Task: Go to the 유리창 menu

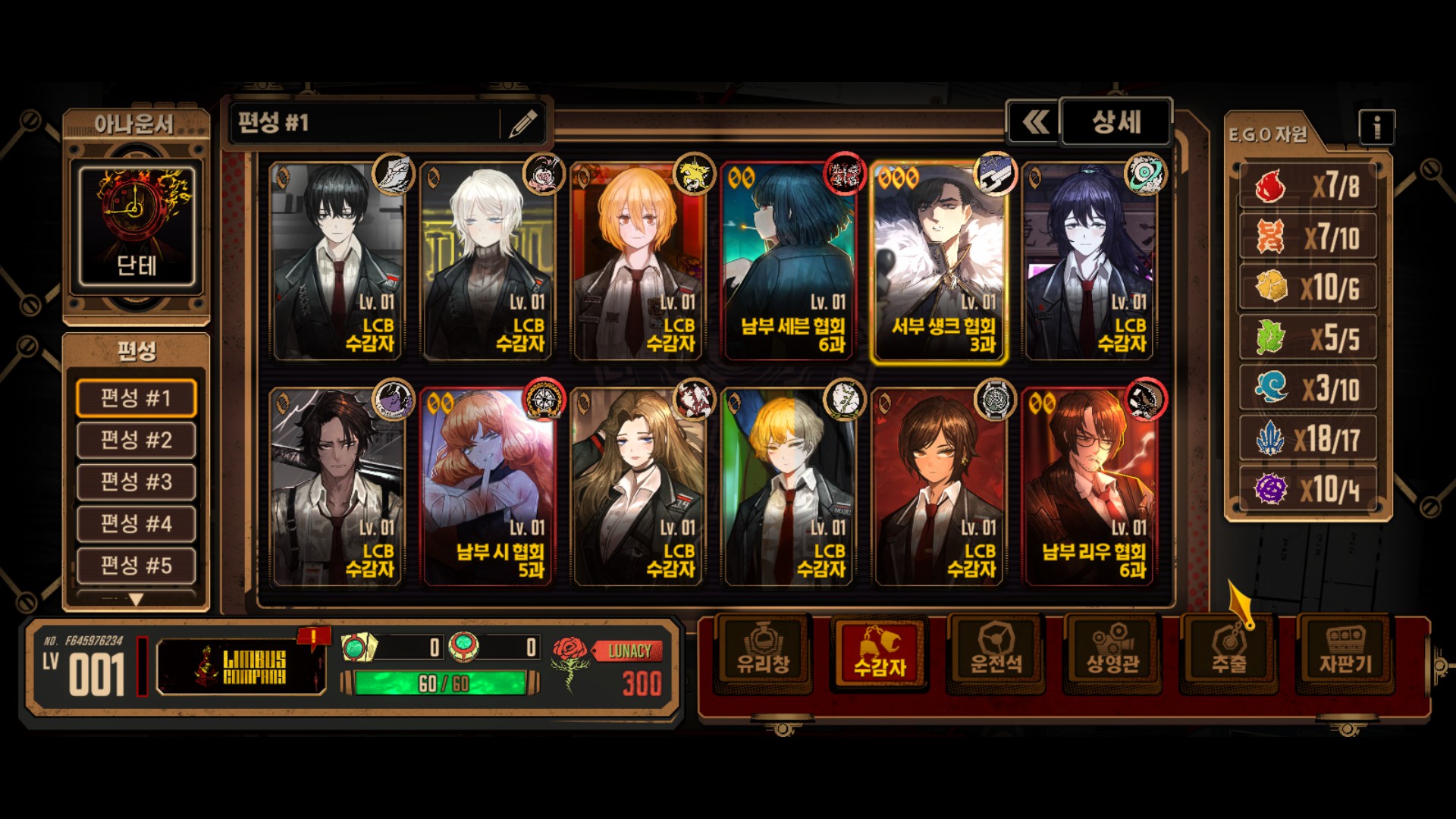Action: [x=764, y=654]
